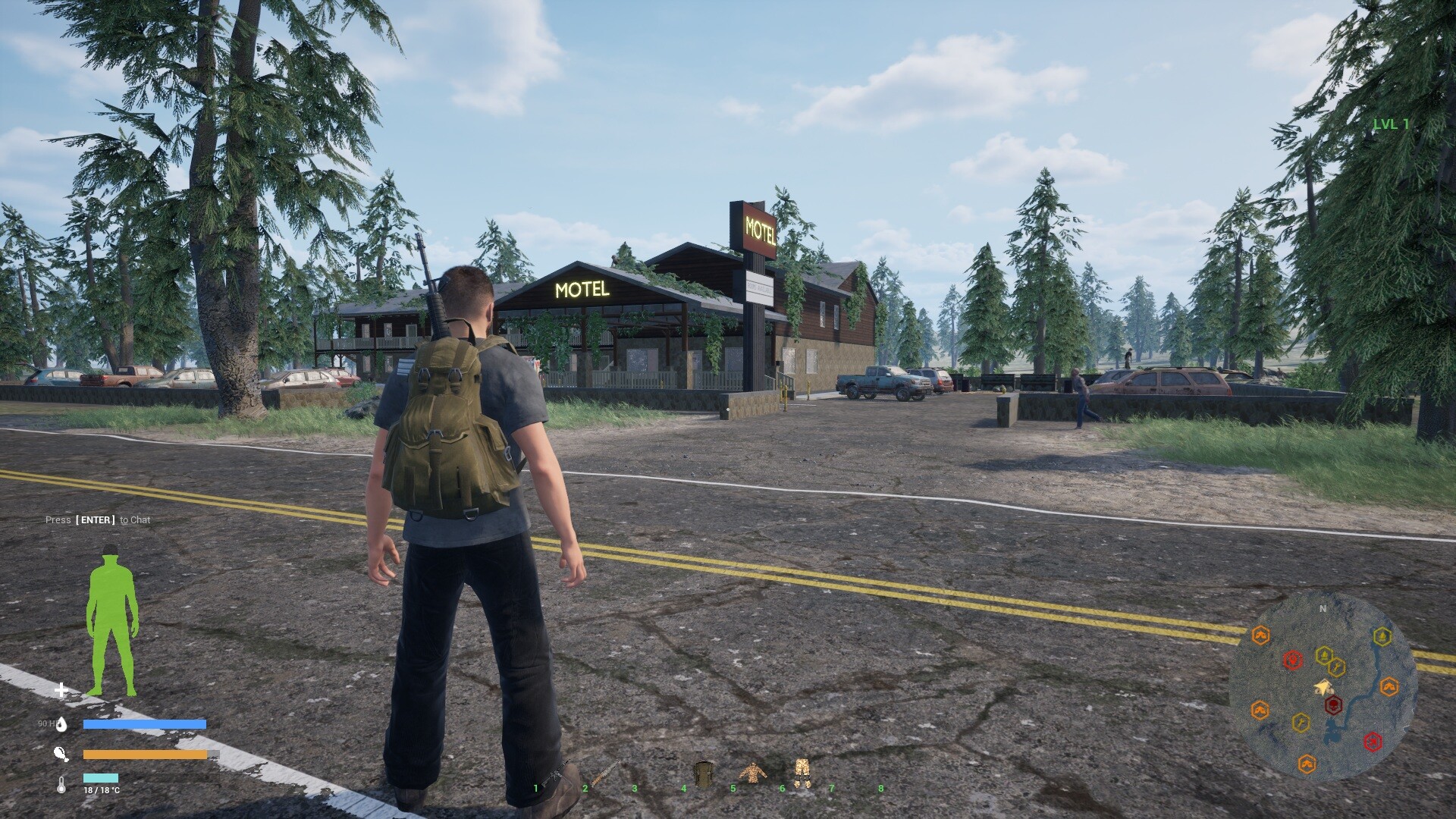Click the red hex marker on the minimap
1456x819 pixels.
click(x=1293, y=659)
